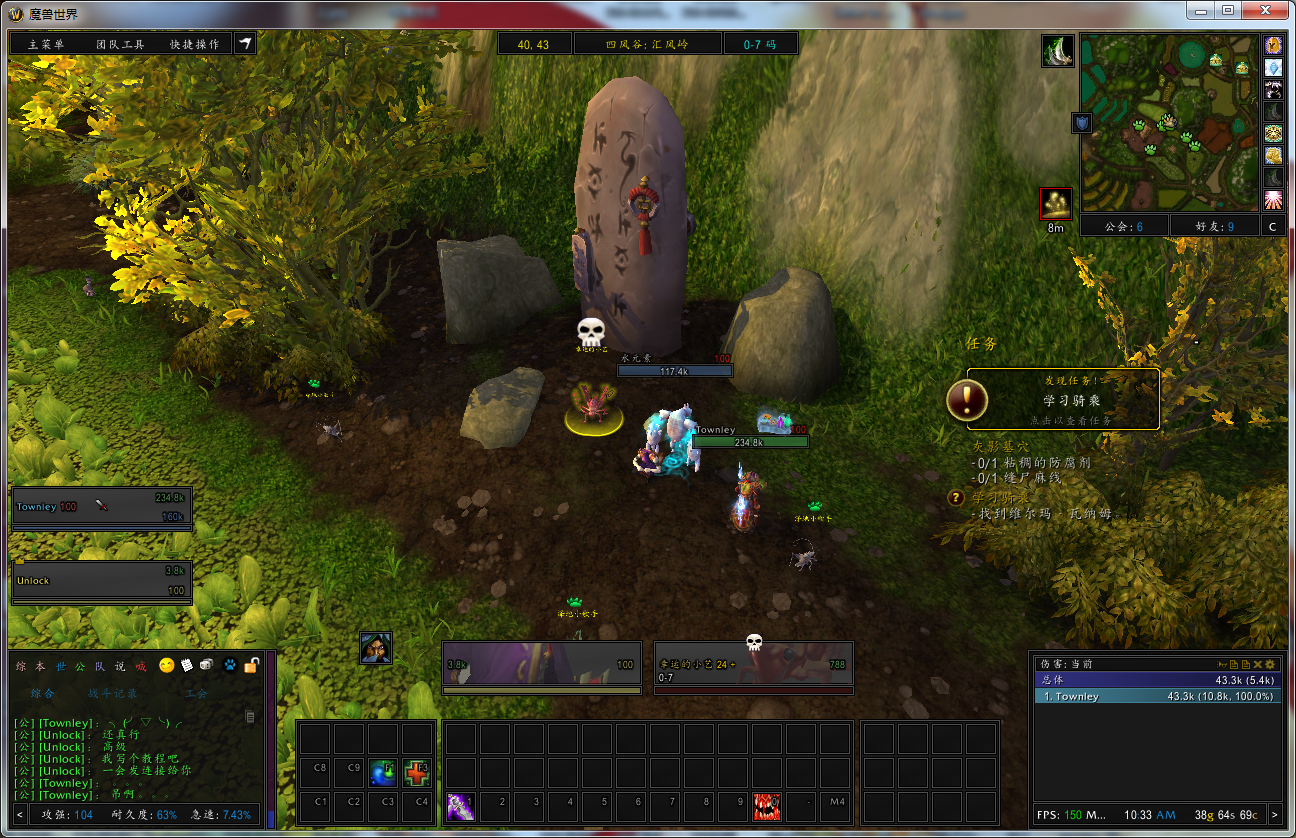Activate the blue orb F1 action slot

[383, 772]
